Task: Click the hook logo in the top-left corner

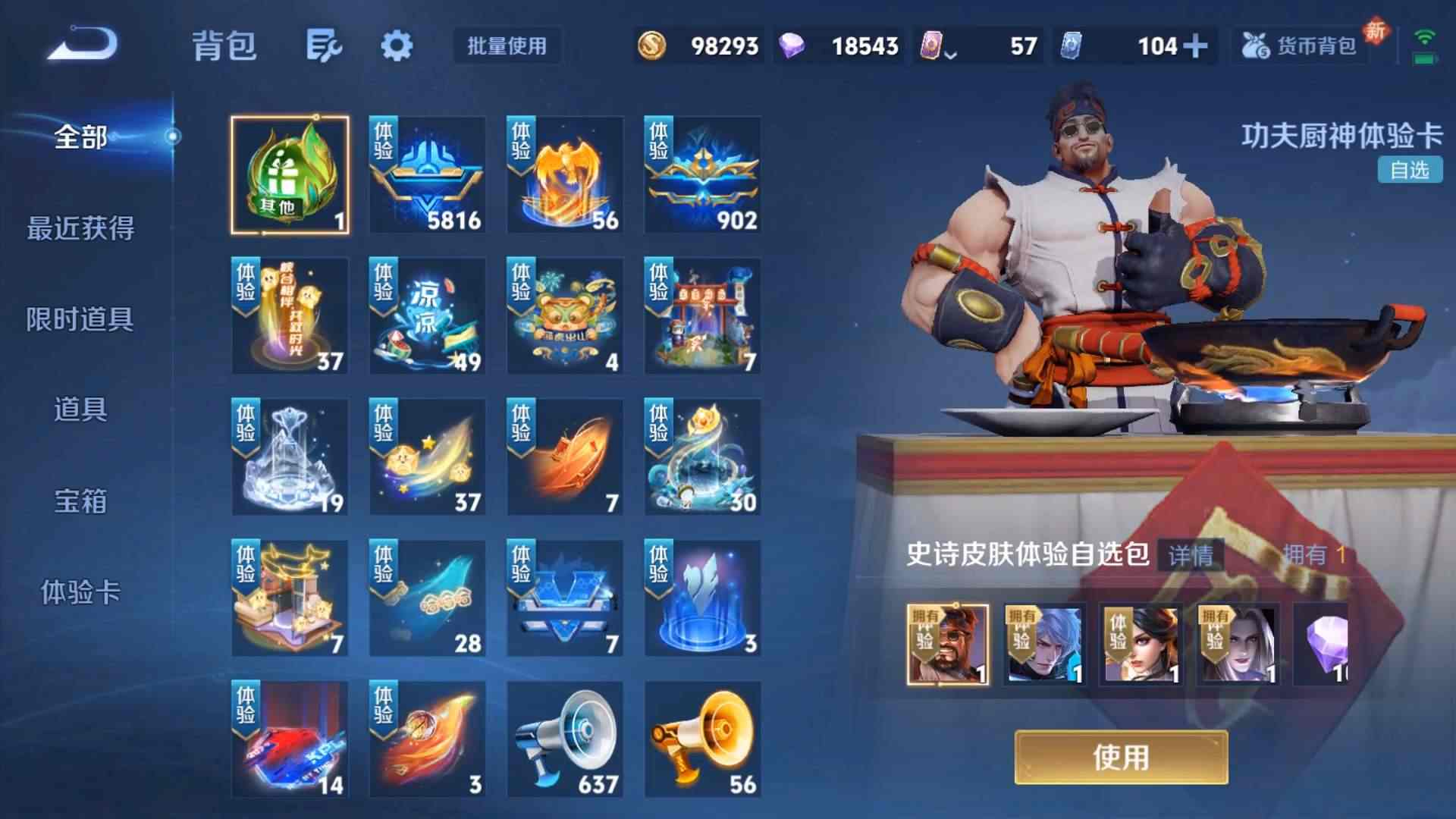Action: click(x=80, y=43)
